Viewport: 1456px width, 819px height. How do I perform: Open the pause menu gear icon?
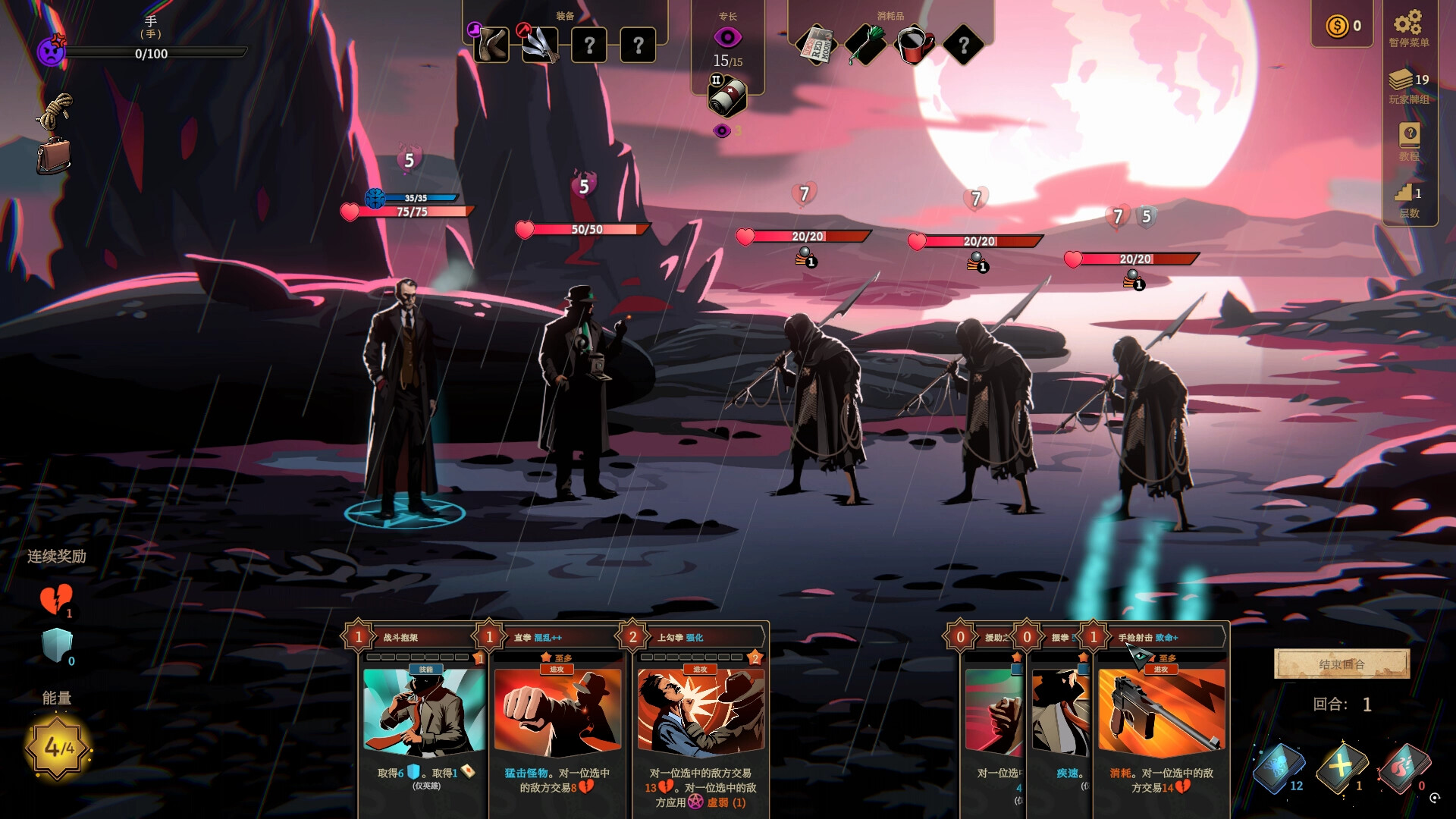[x=1408, y=23]
